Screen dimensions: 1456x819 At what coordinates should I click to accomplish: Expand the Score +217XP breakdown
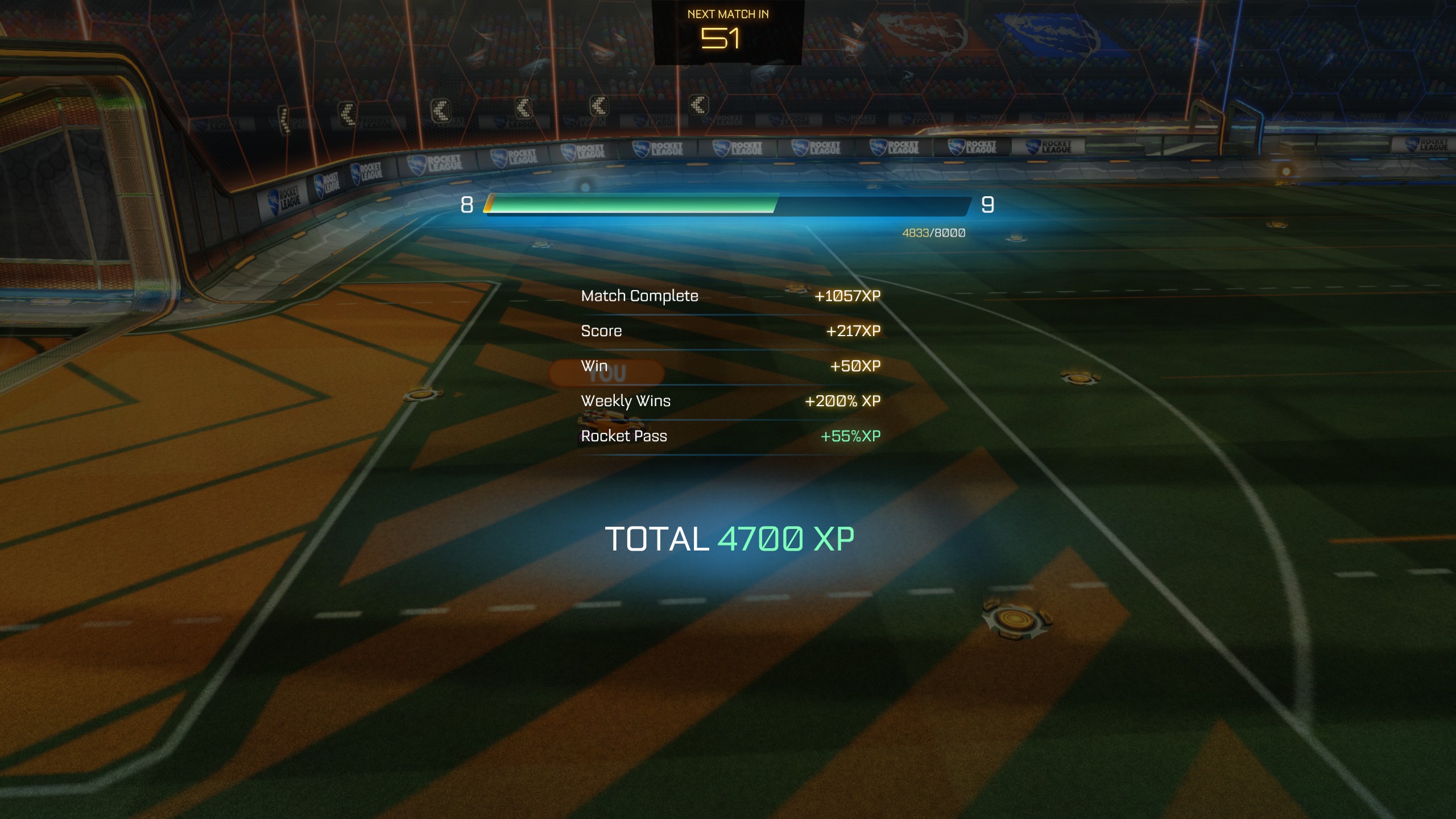(728, 330)
